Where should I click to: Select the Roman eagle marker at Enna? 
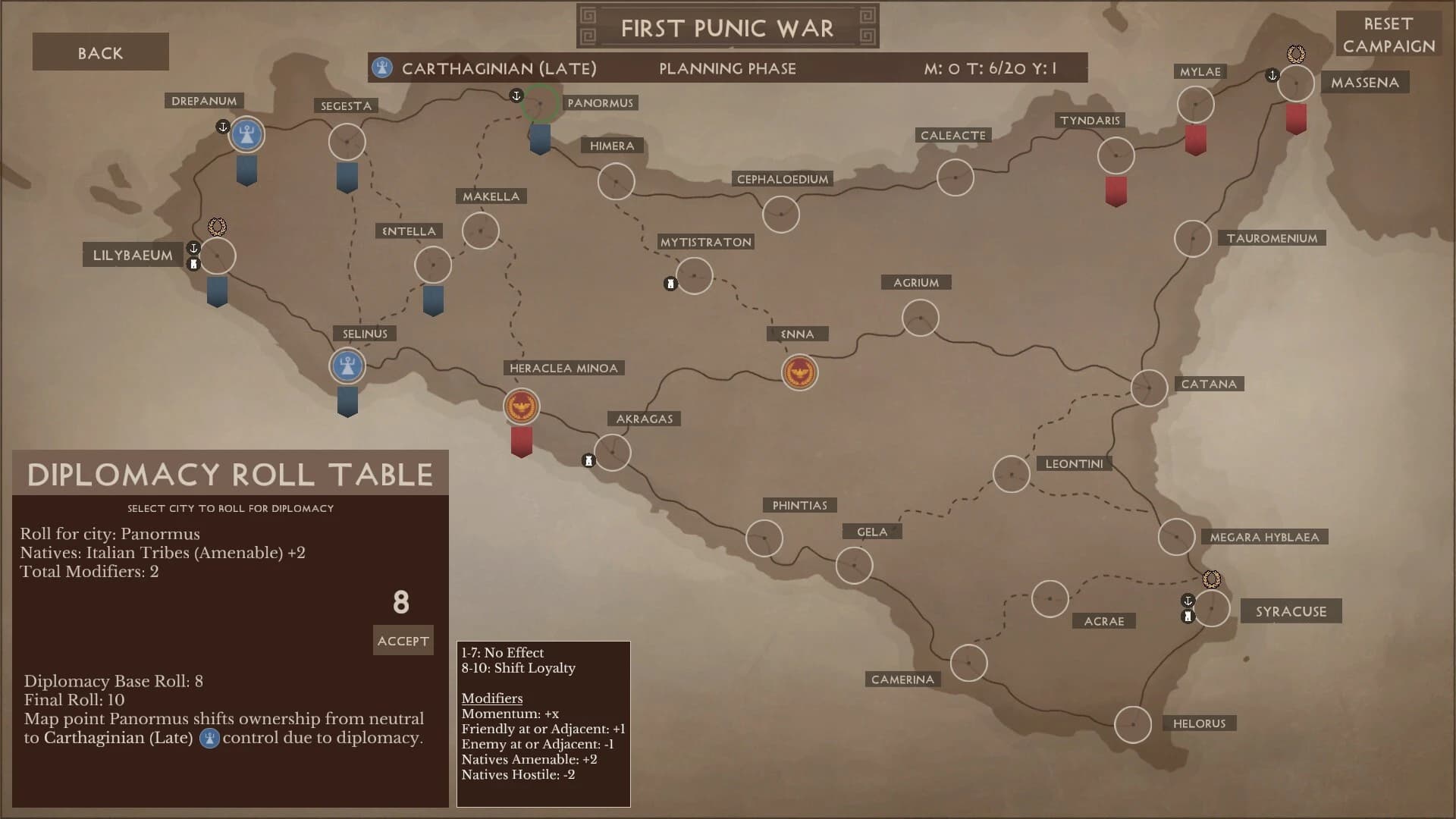pos(799,372)
